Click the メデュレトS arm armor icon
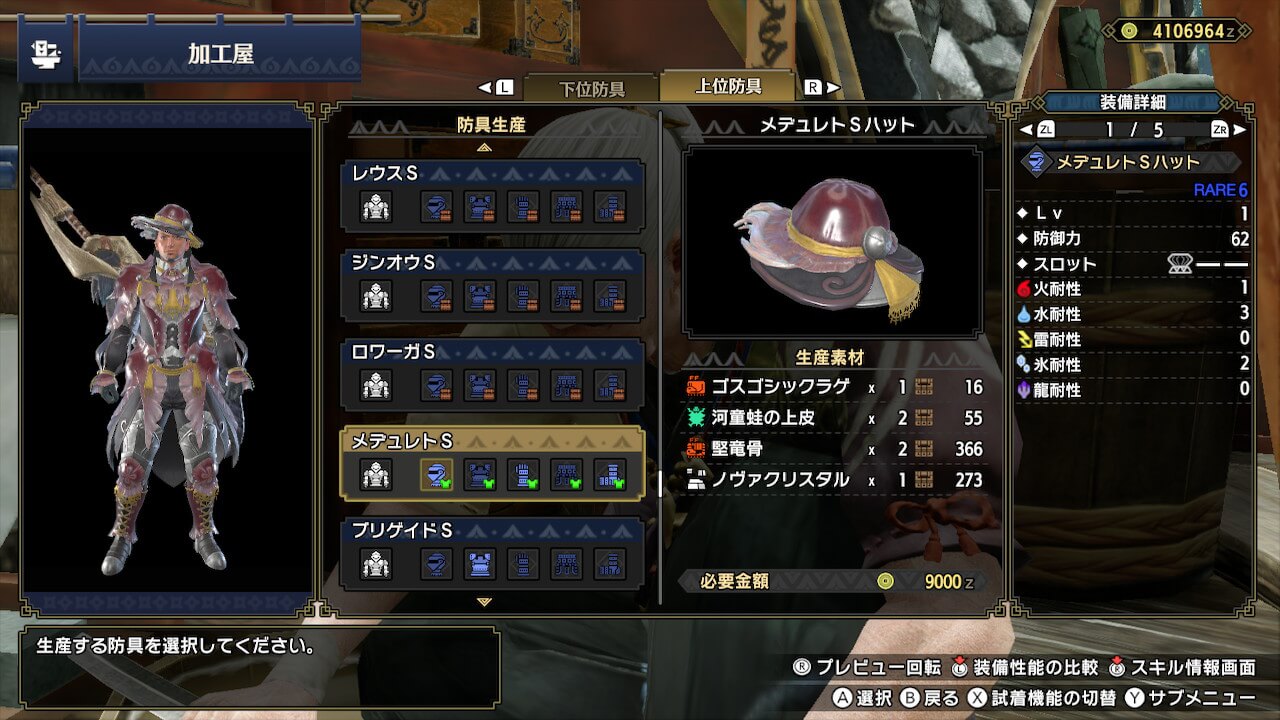 click(523, 474)
